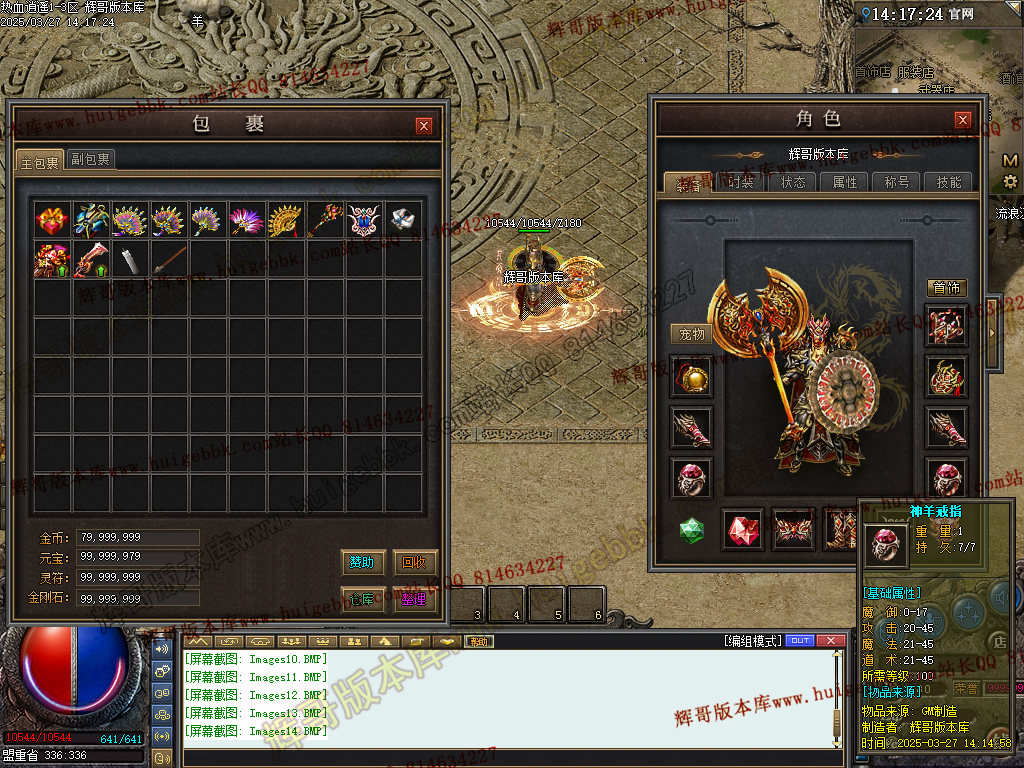This screenshot has height=768, width=1024.
Task: Open the 宠物 pet panel
Action: coord(692,334)
